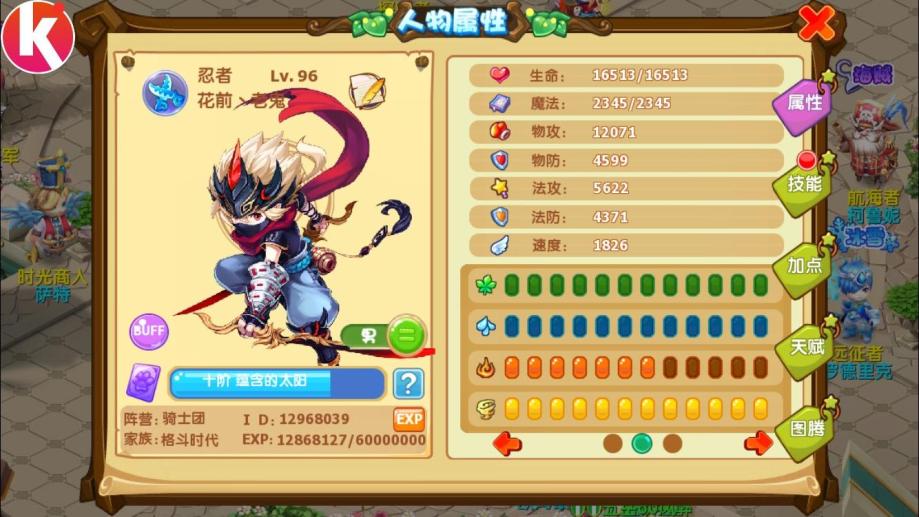Go to next page with right arrow
The image size is (919, 517).
tap(759, 442)
